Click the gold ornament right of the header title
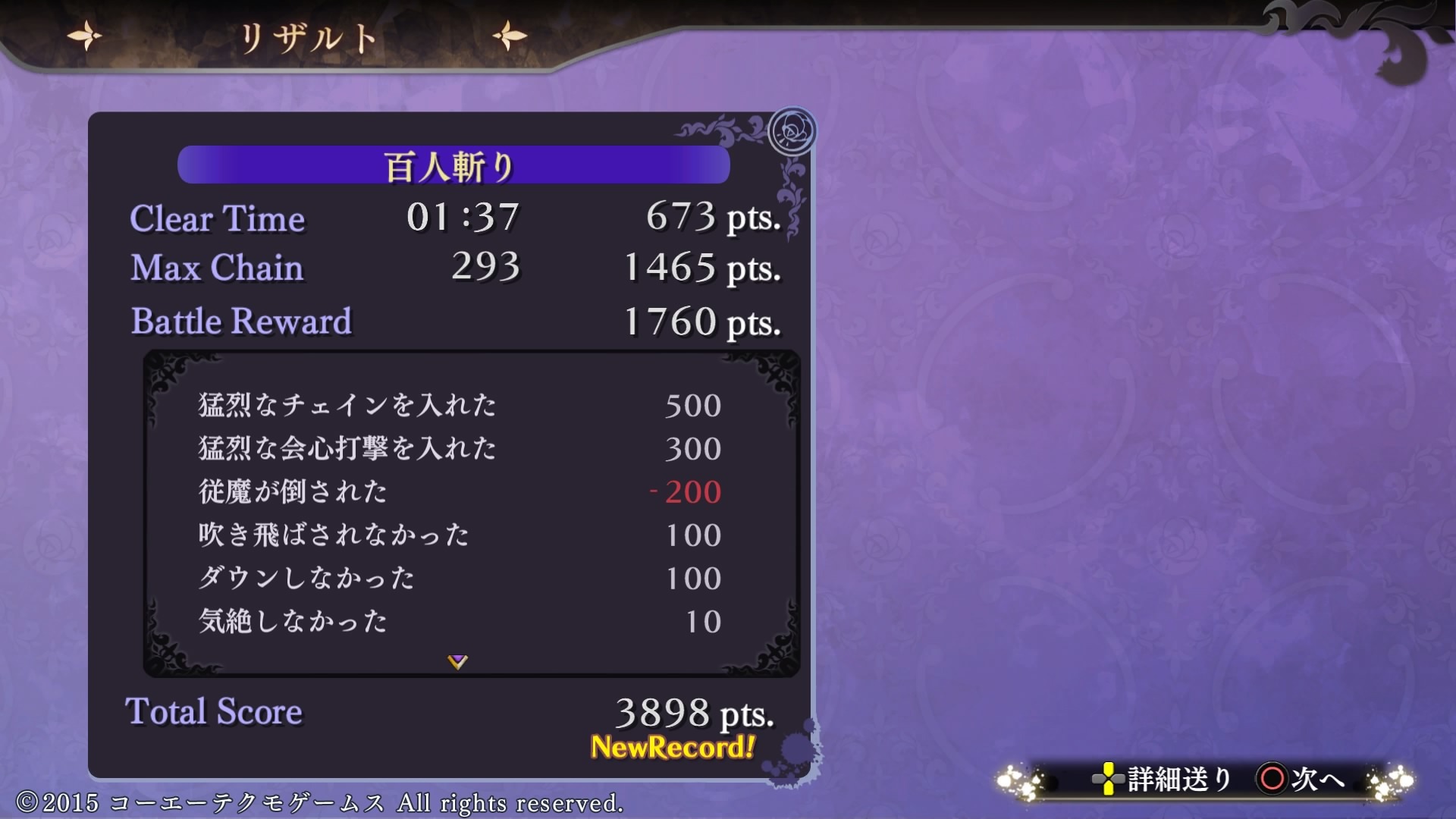 (508, 34)
